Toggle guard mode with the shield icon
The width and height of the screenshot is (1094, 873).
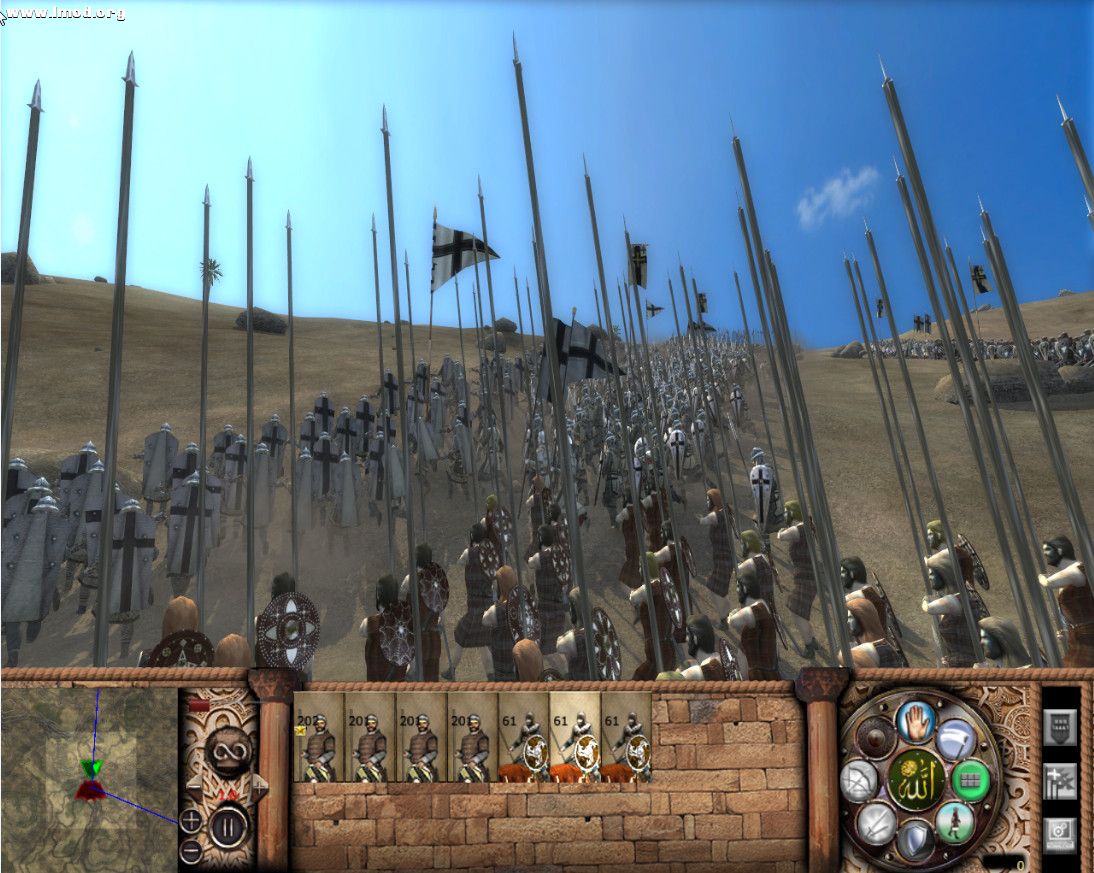915,840
